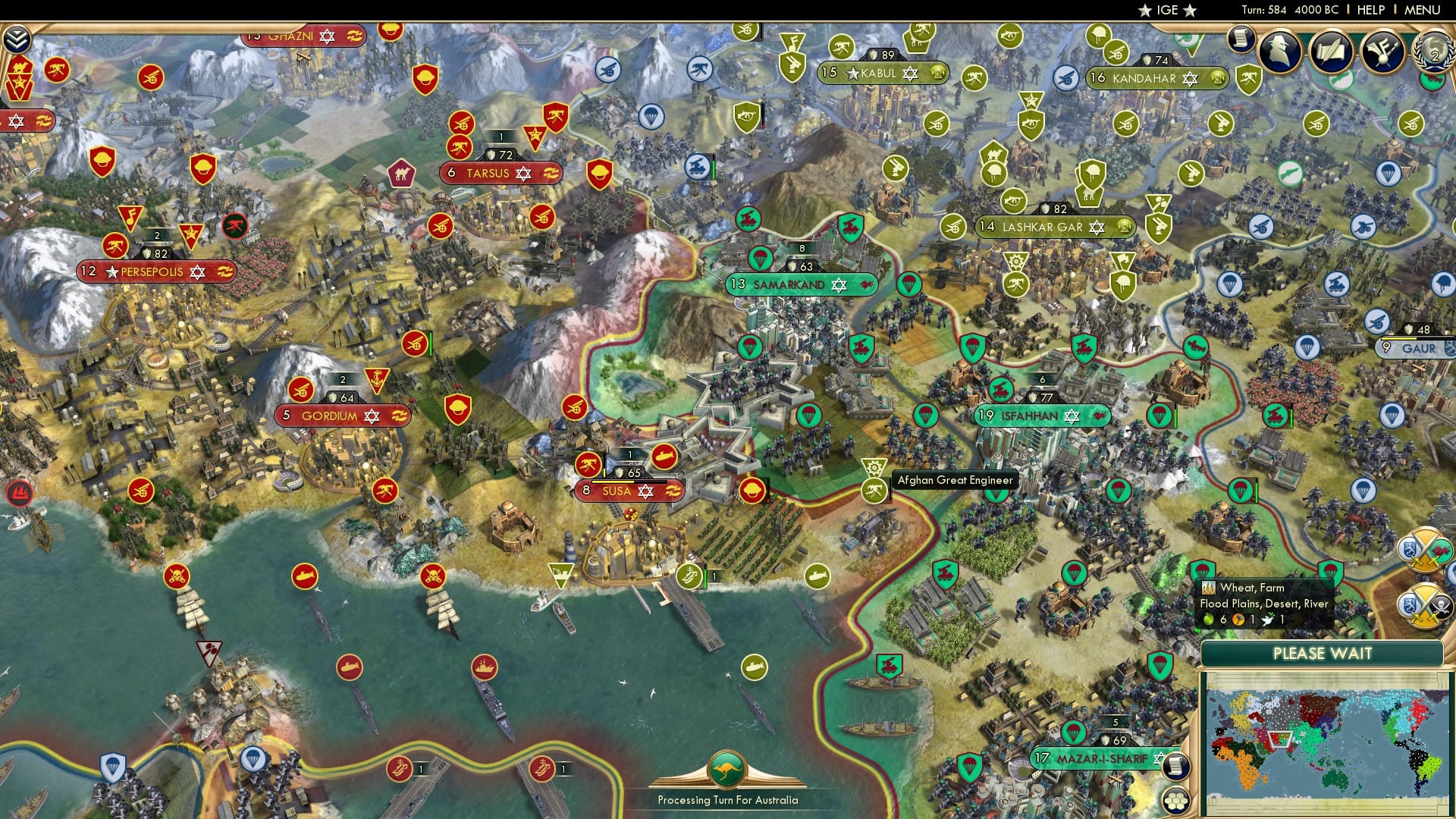Screen dimensions: 1456x819
Task: Click the red submarine unit icon near the coast
Action: [x=306, y=577]
